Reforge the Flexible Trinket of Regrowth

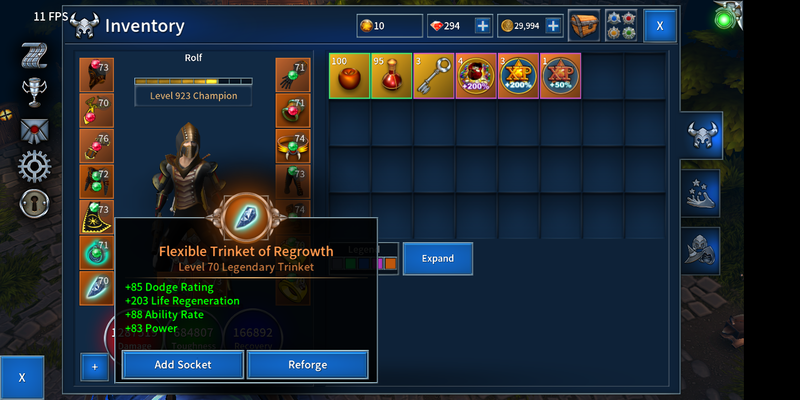pyautogui.click(x=307, y=365)
